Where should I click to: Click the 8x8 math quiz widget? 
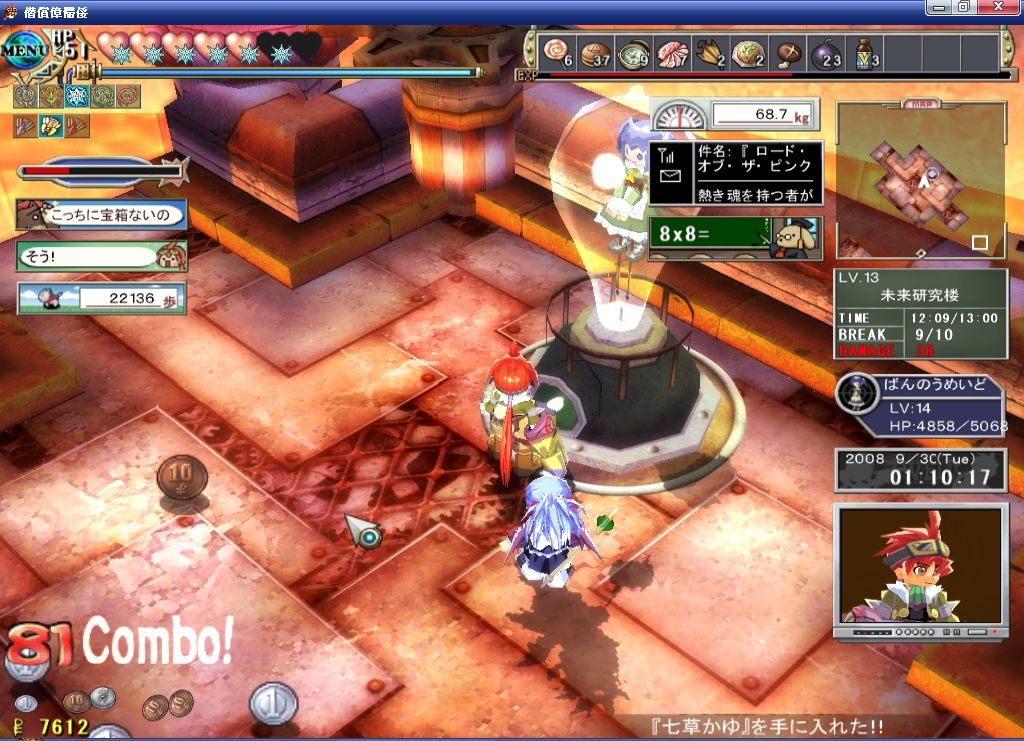pyautogui.click(x=734, y=239)
